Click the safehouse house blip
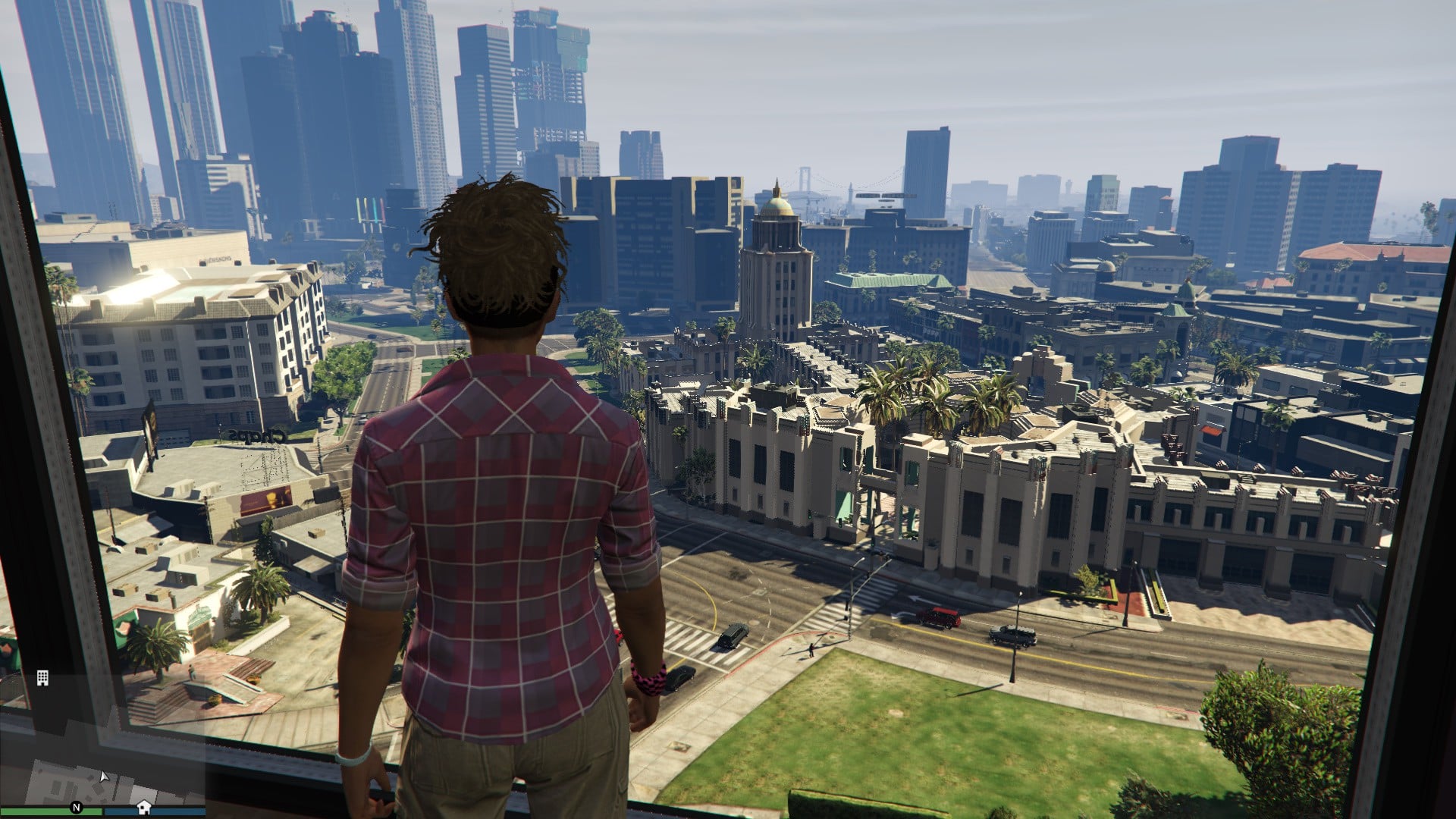This screenshot has width=1456, height=819. tap(143, 807)
